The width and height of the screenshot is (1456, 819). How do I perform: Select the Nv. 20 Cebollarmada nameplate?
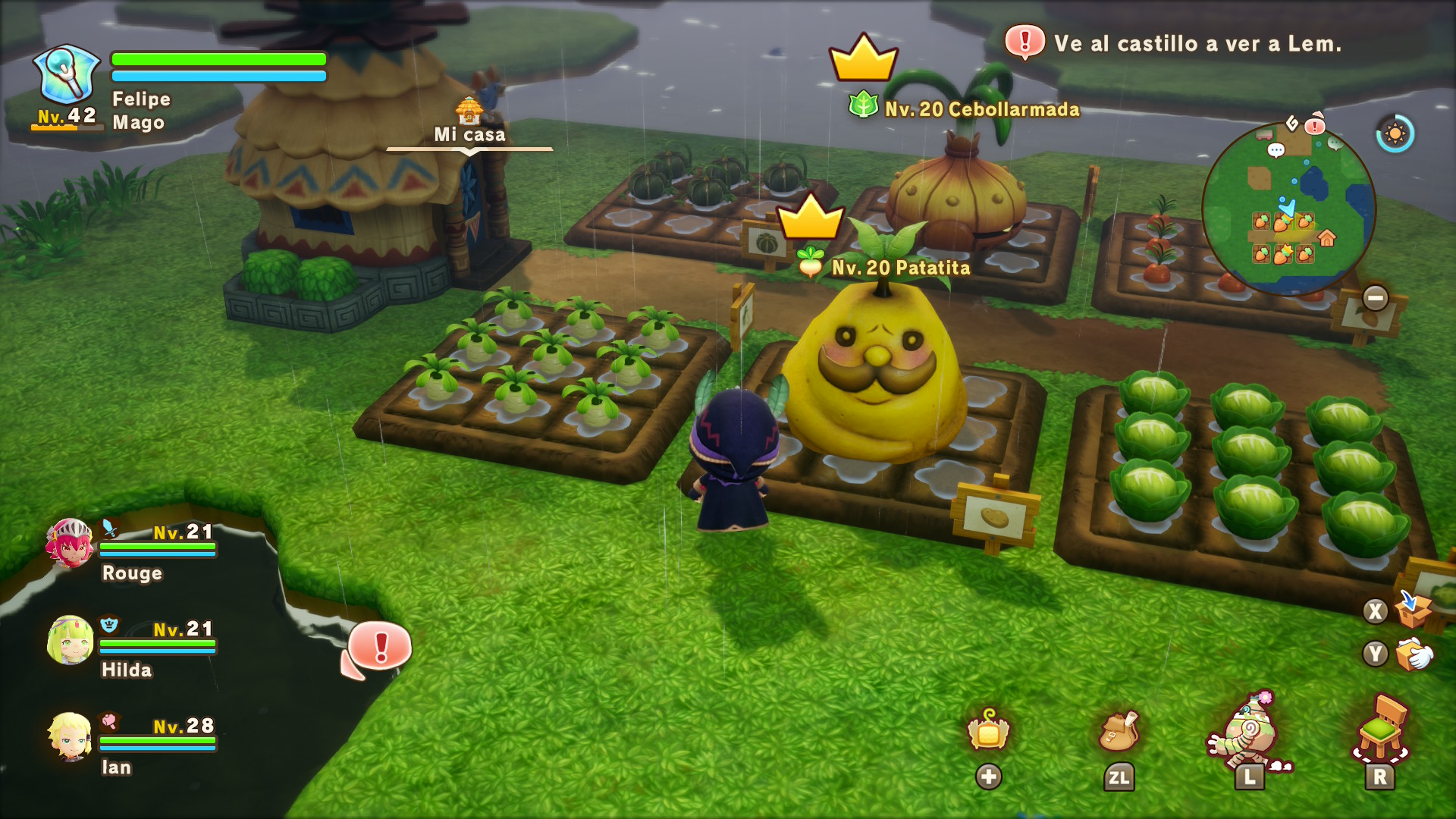981,109
